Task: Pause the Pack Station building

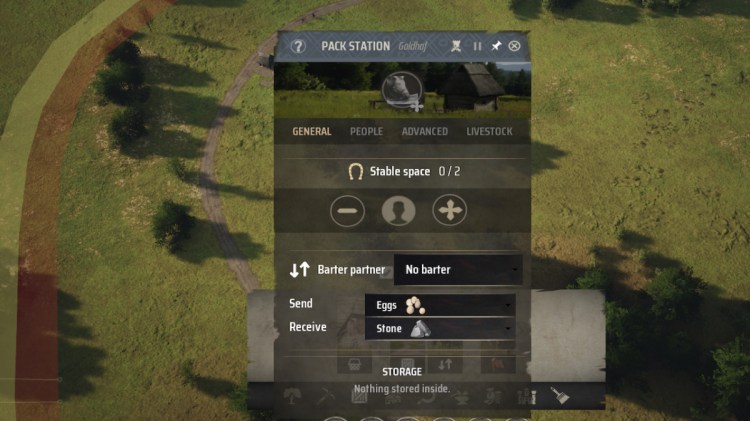Action: pos(477,46)
